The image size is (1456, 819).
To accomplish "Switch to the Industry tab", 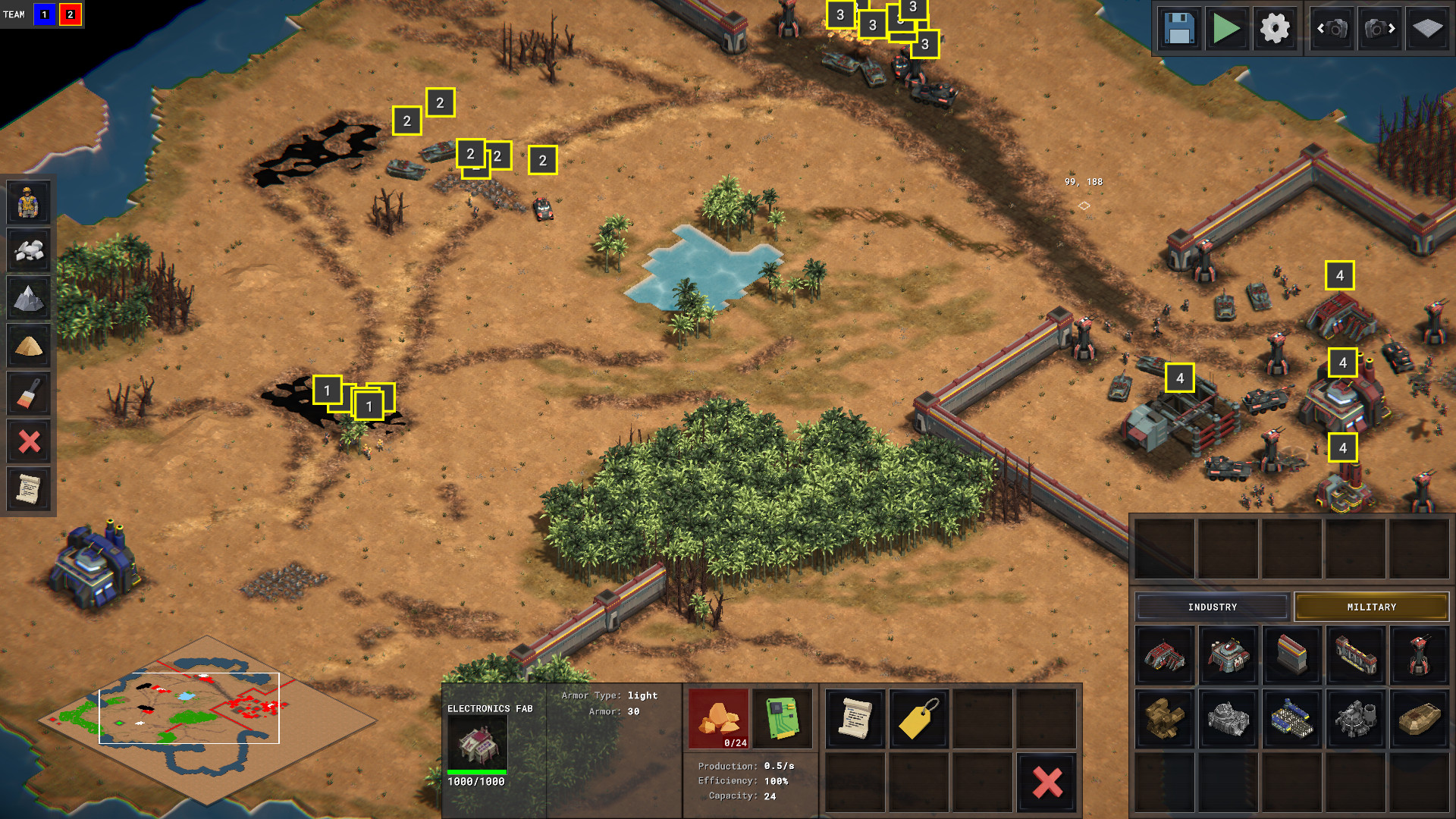I will click(x=1212, y=607).
